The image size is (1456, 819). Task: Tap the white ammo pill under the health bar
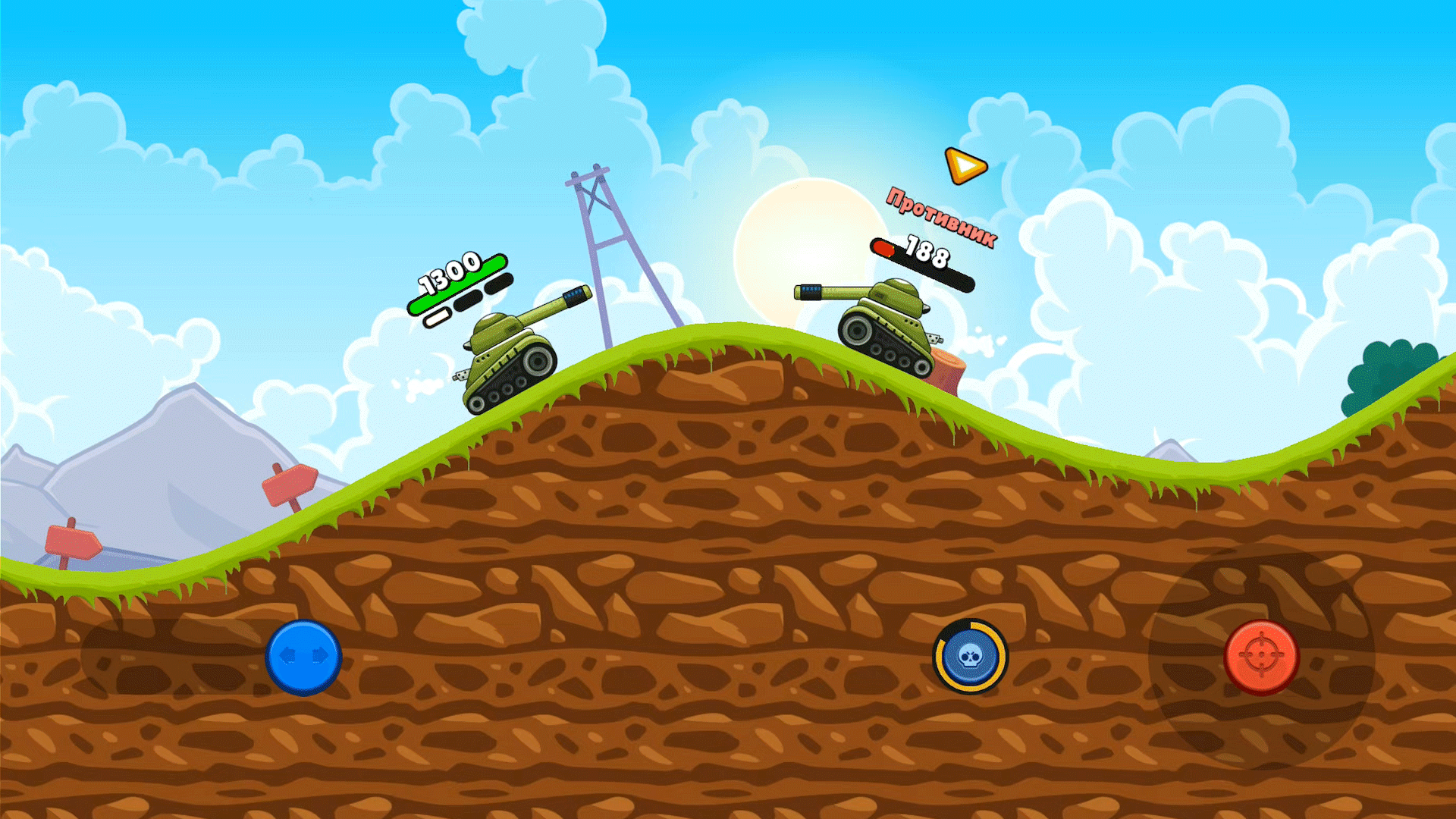(x=437, y=318)
